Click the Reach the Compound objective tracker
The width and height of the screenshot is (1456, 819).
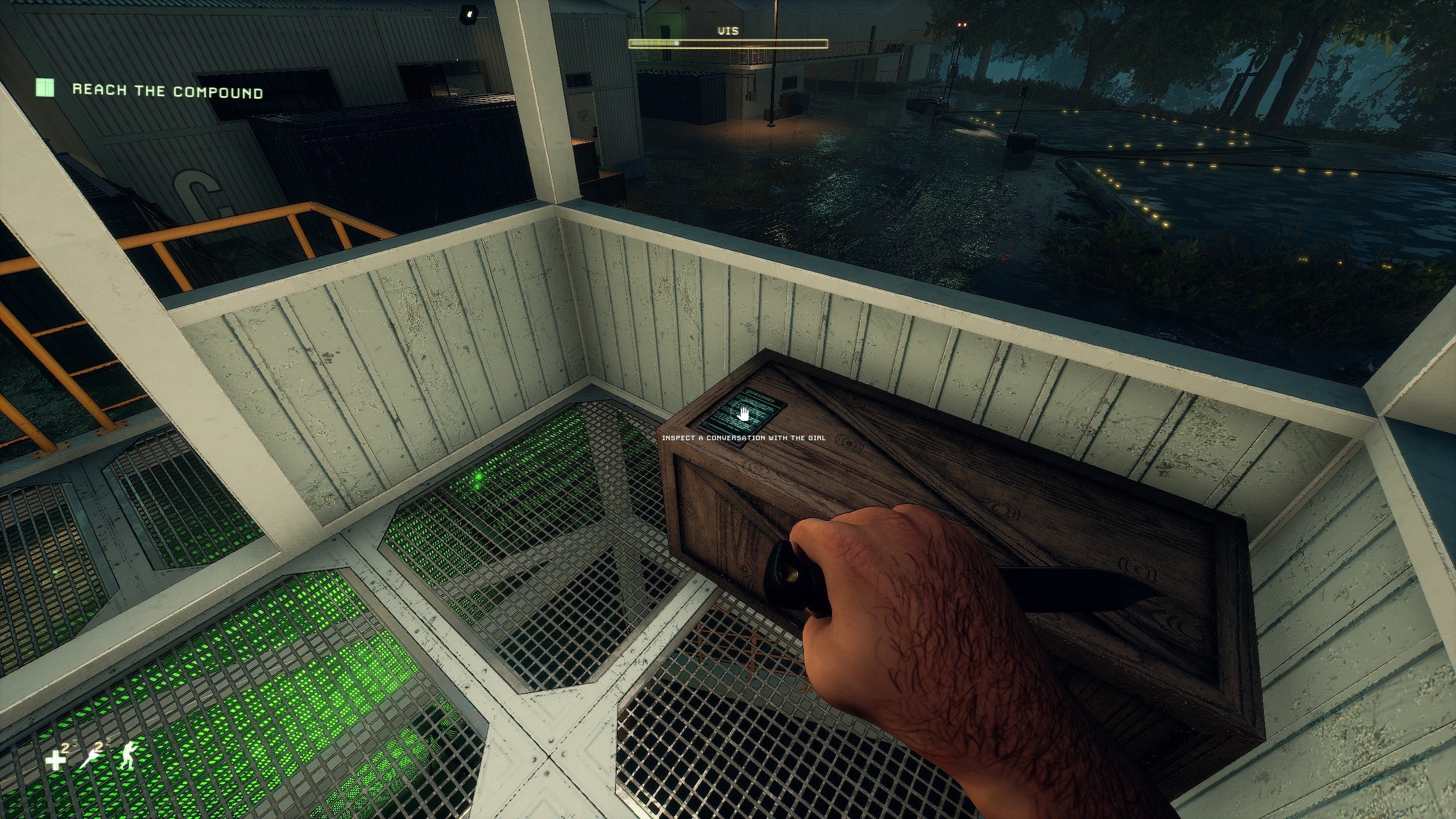(167, 90)
